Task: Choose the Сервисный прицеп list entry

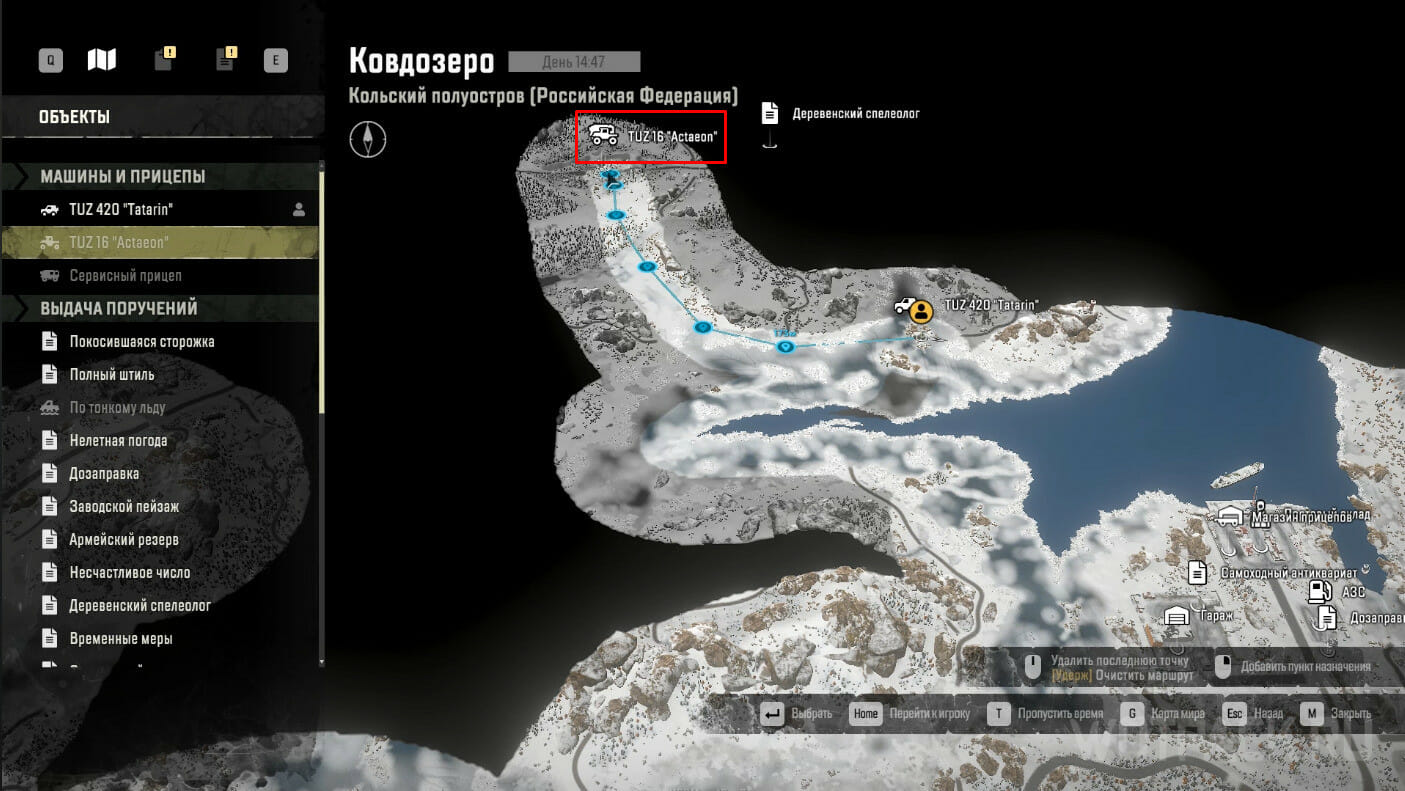Action: click(125, 275)
